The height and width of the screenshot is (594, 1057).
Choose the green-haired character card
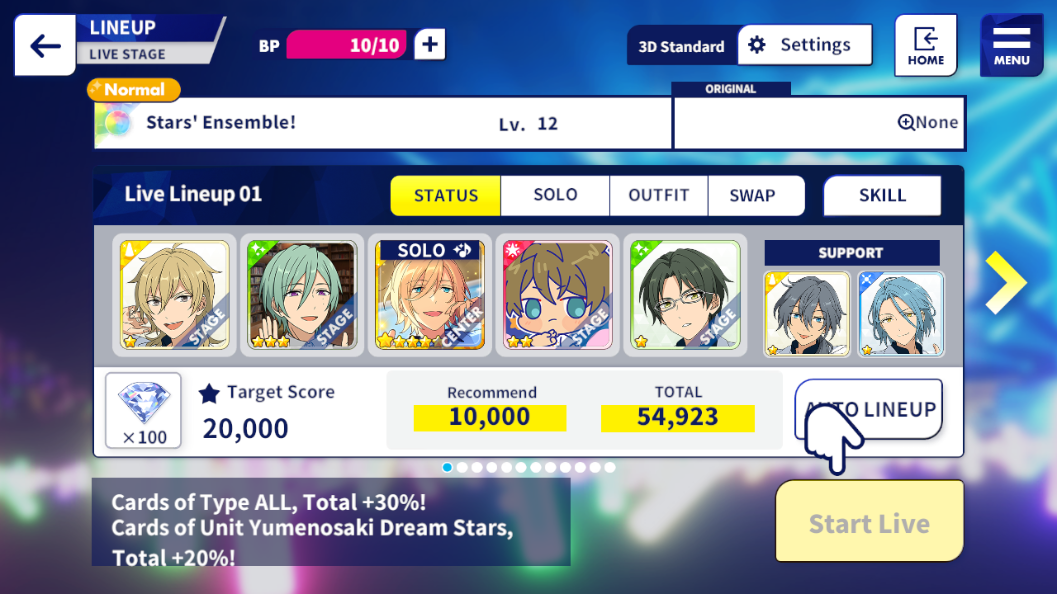click(302, 296)
